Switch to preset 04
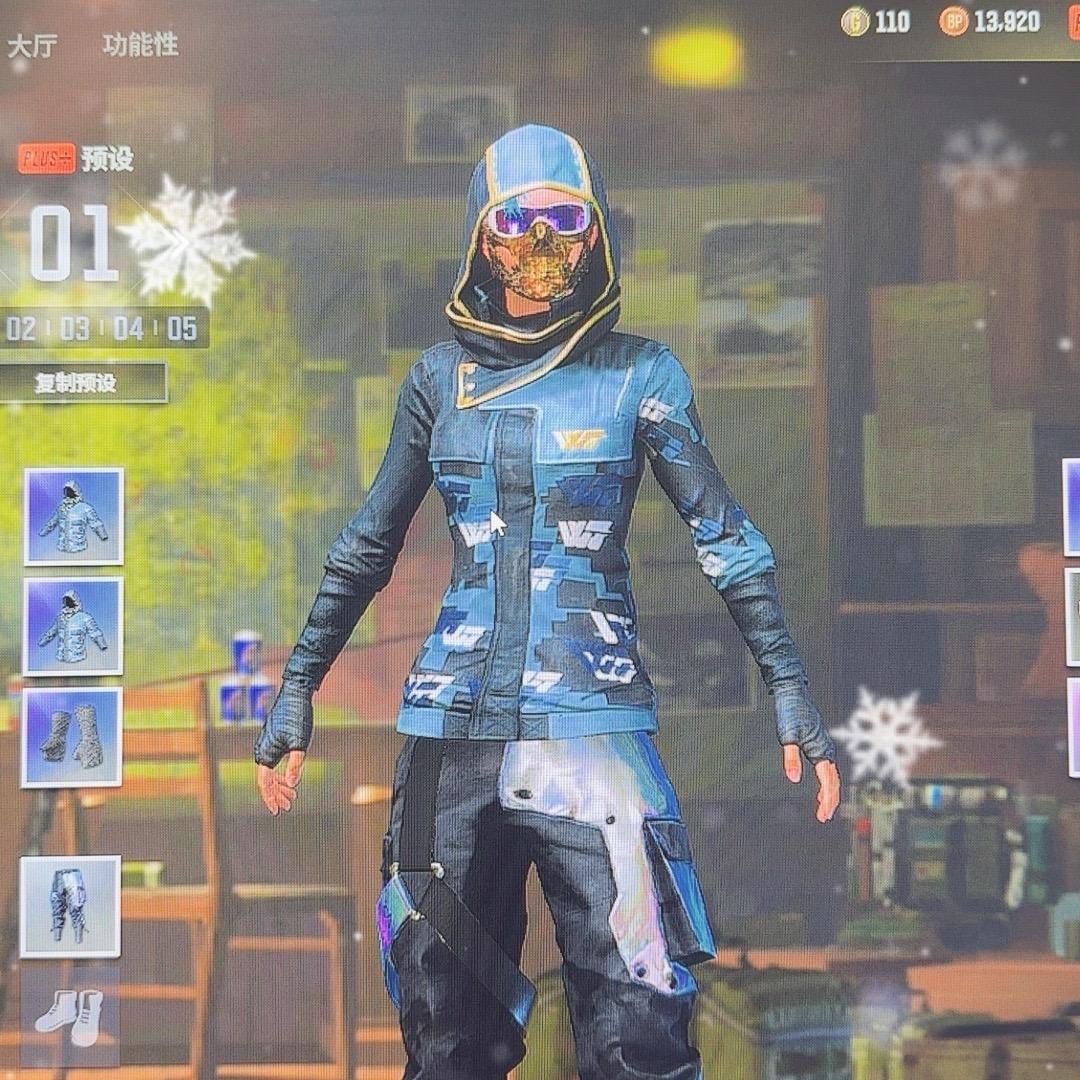The height and width of the screenshot is (1080, 1080). pyautogui.click(x=128, y=328)
